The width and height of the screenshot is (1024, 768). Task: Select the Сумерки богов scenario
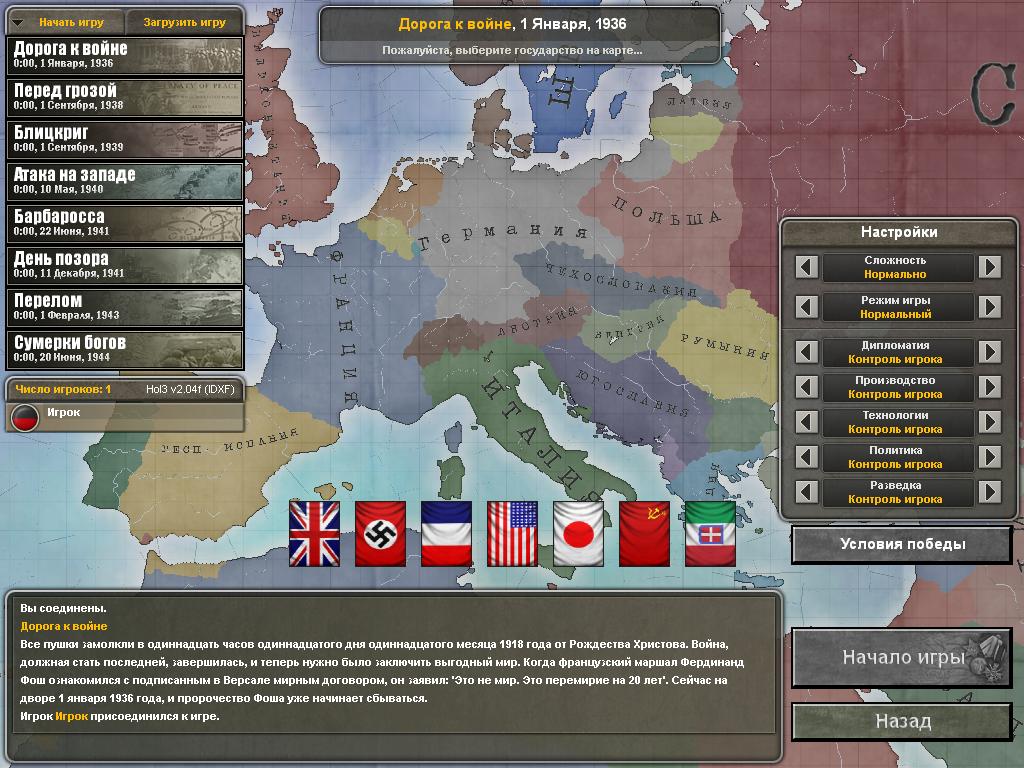pyautogui.click(x=125, y=349)
